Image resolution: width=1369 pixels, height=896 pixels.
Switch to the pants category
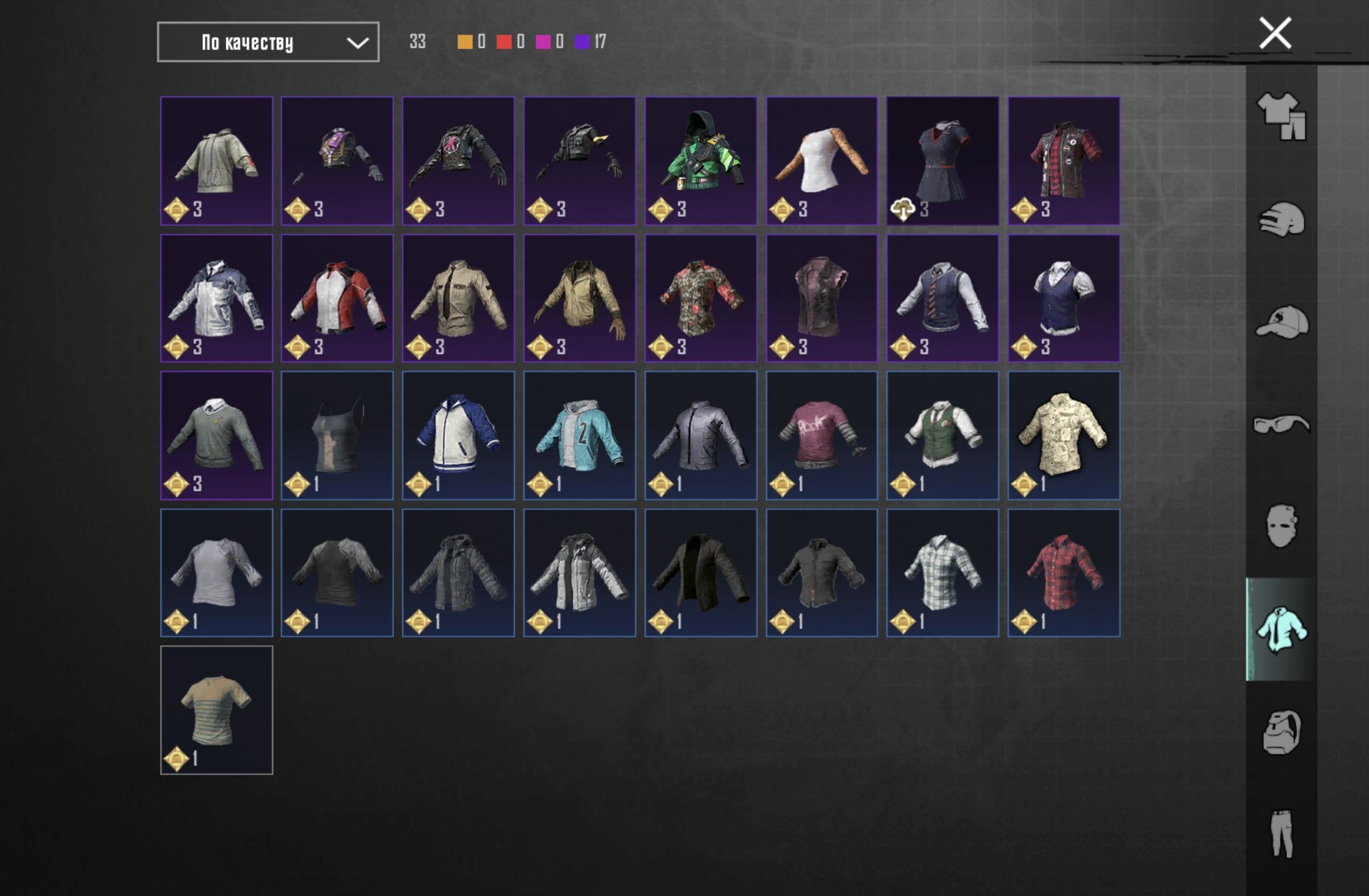coord(1281,834)
